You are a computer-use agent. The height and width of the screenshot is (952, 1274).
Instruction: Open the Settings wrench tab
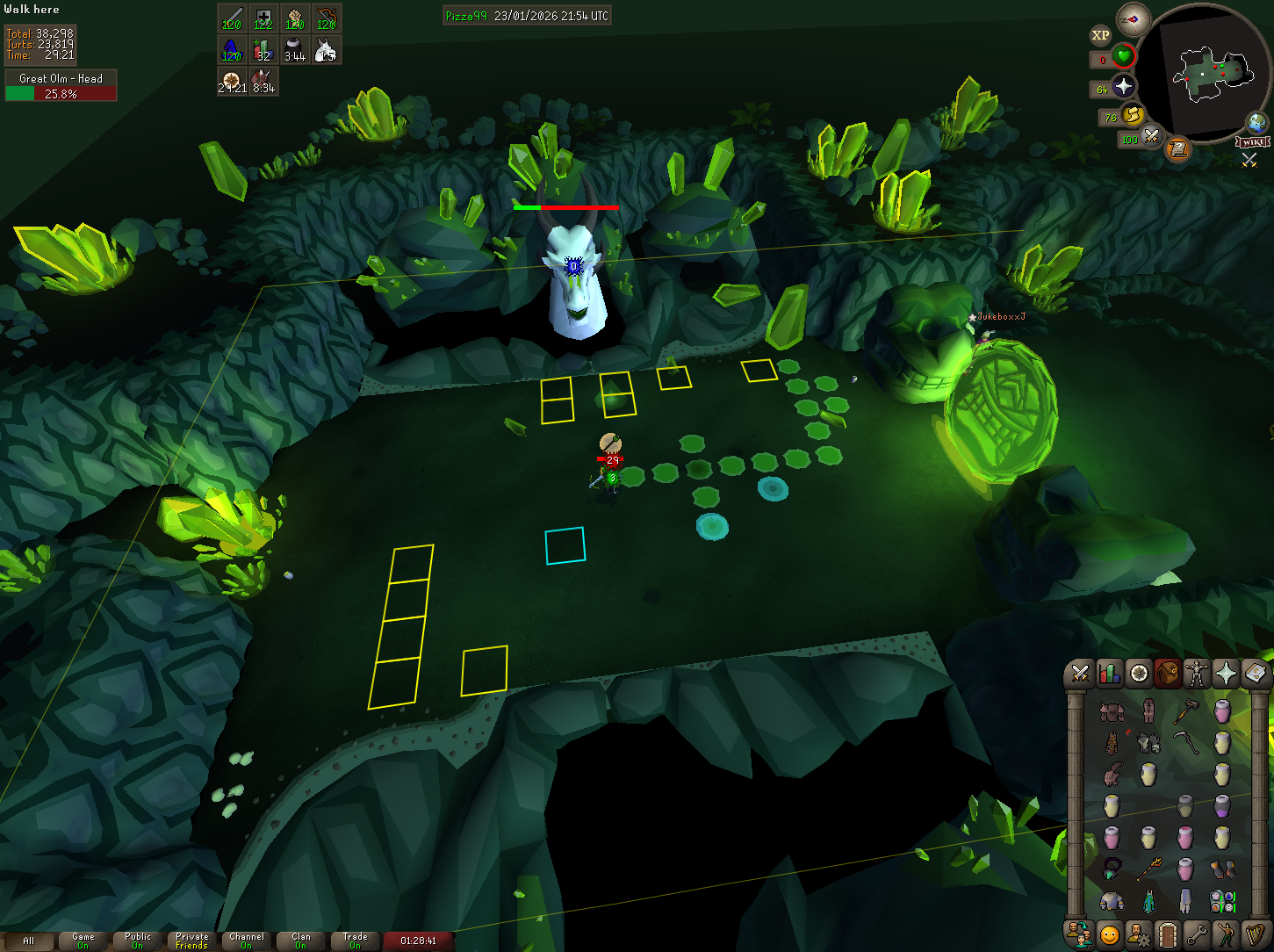point(1197,934)
